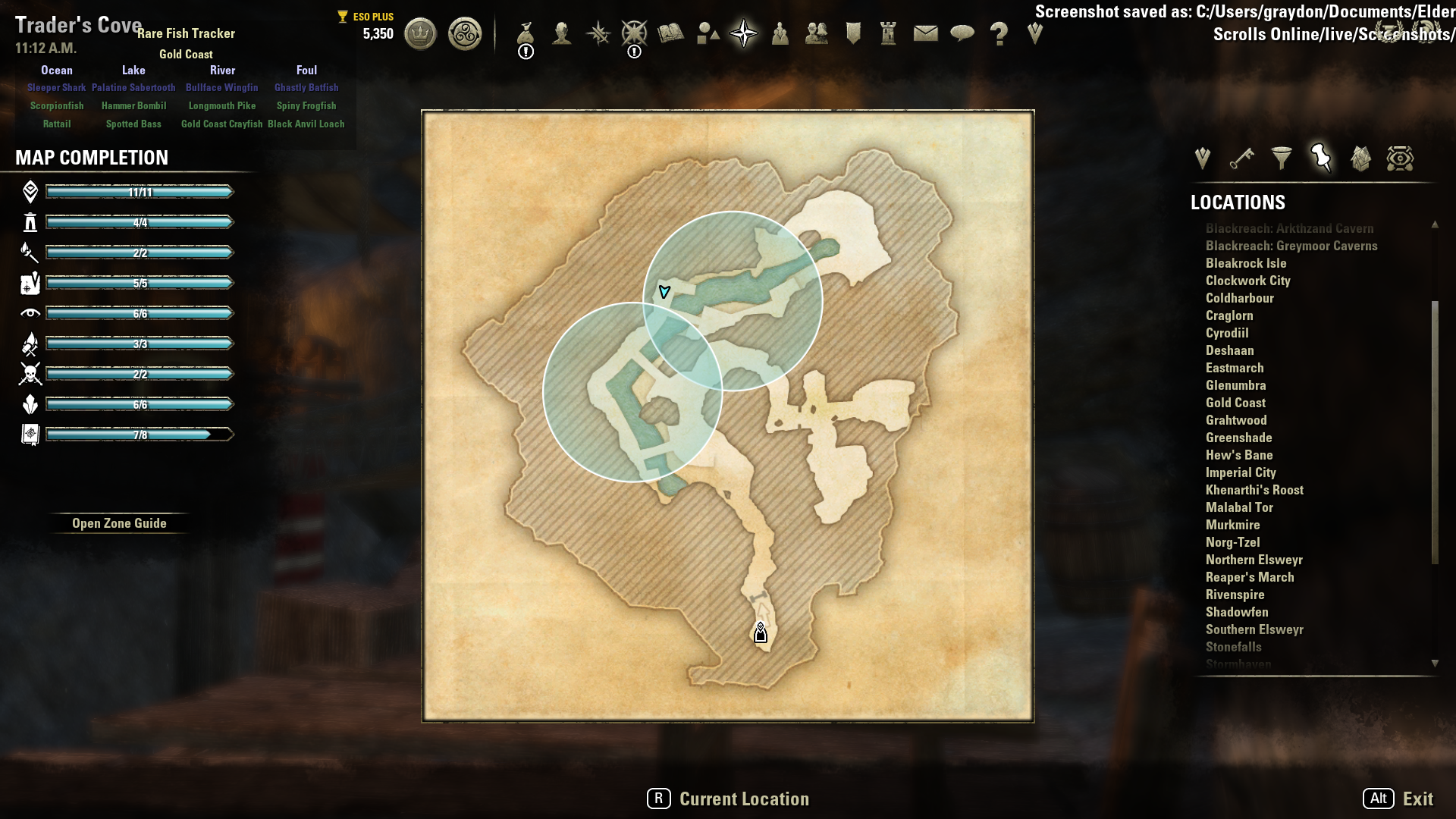Switch to the map filters funnel tab
The width and height of the screenshot is (1456, 819).
[x=1281, y=158]
